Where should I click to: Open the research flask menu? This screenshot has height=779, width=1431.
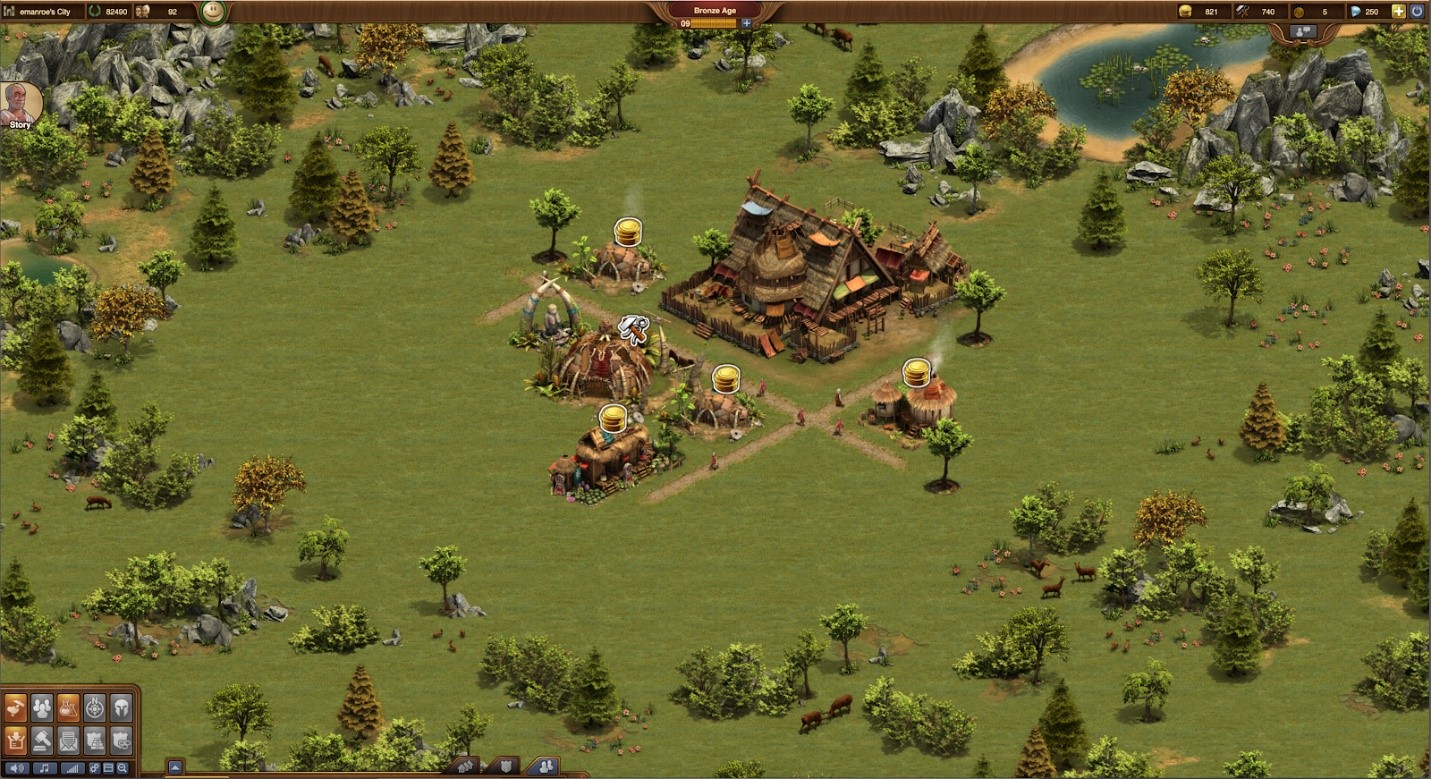68,708
